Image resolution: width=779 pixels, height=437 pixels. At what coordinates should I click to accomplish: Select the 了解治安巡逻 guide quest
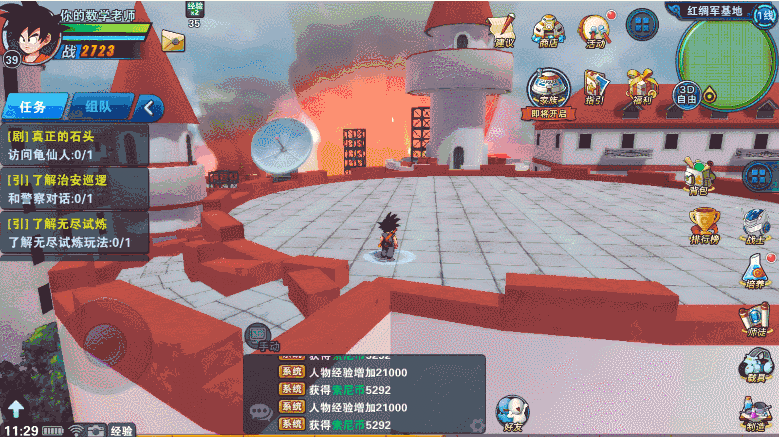(75, 189)
